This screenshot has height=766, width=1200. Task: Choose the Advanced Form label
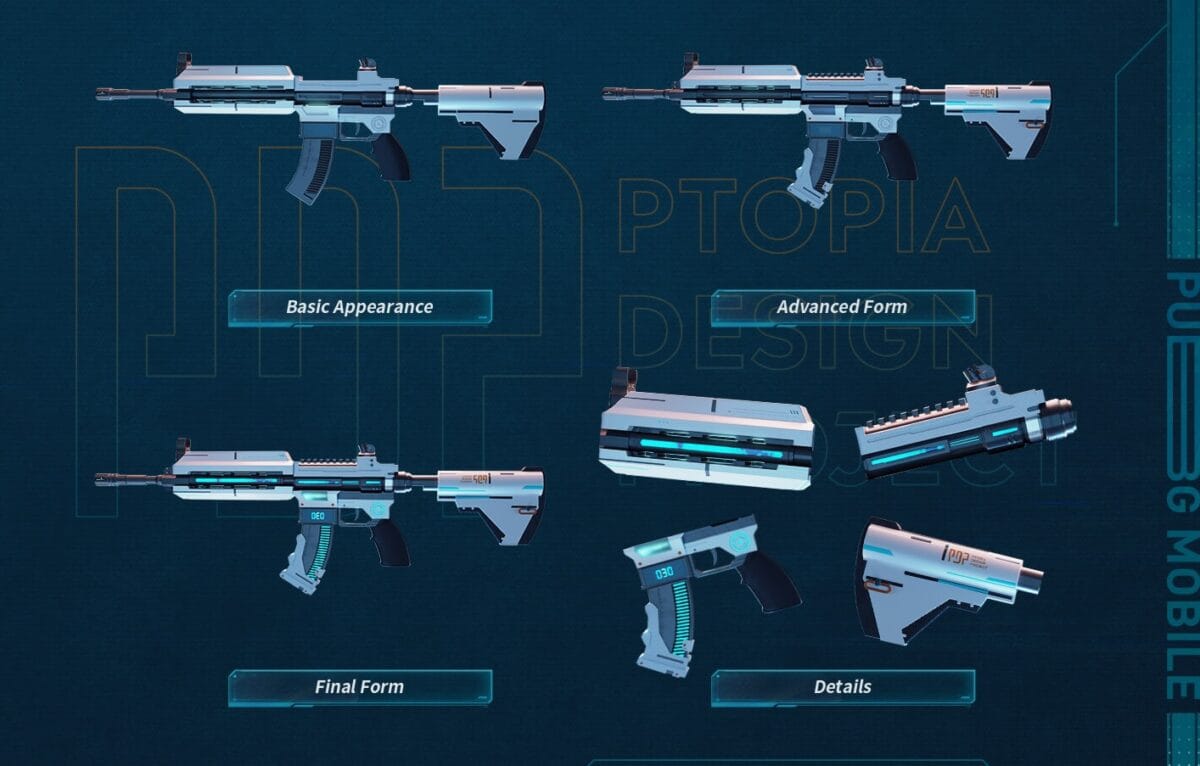[x=842, y=307]
